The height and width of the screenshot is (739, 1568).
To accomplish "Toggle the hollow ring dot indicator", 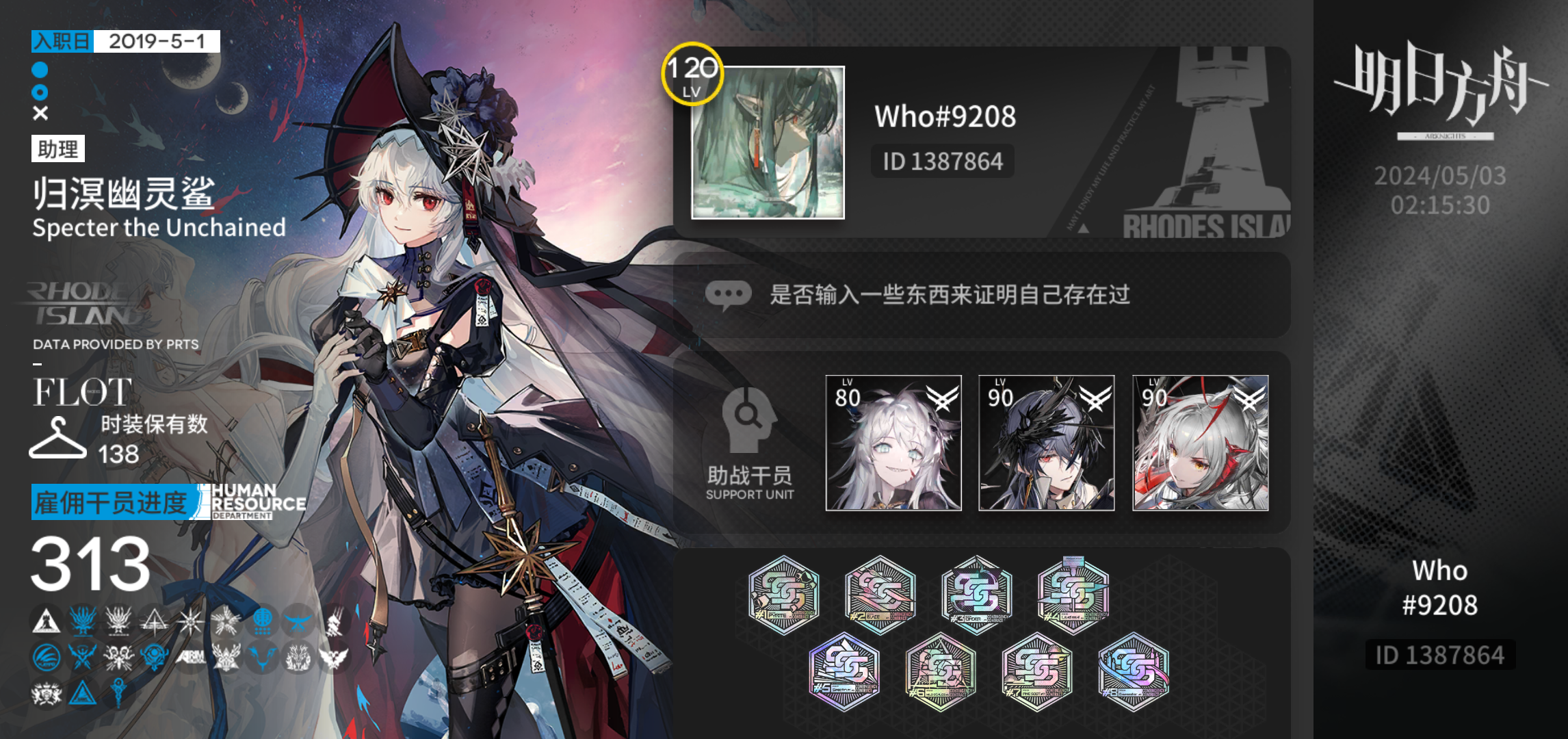I will click(x=39, y=90).
